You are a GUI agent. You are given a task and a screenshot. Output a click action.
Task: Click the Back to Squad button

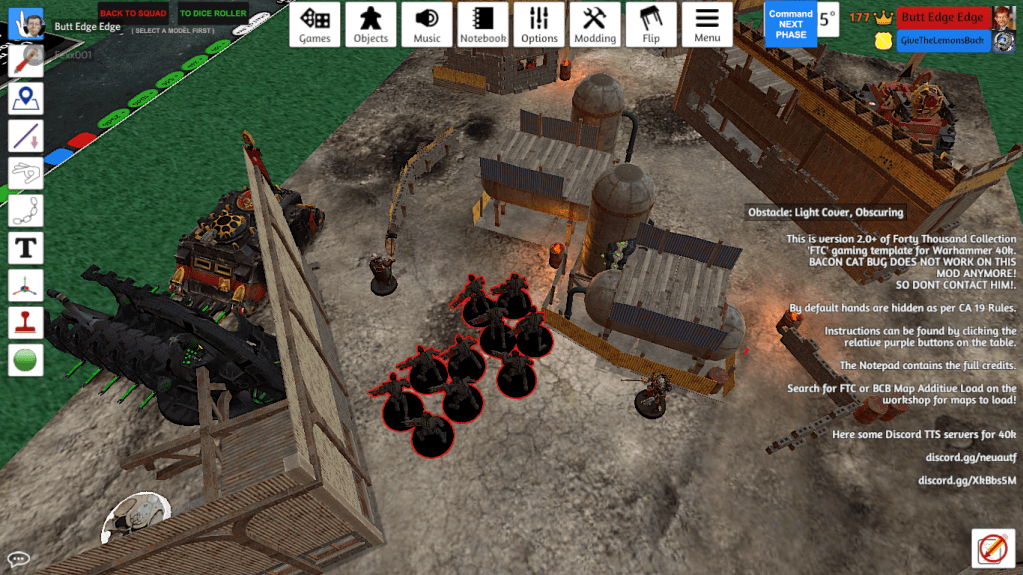(x=133, y=14)
